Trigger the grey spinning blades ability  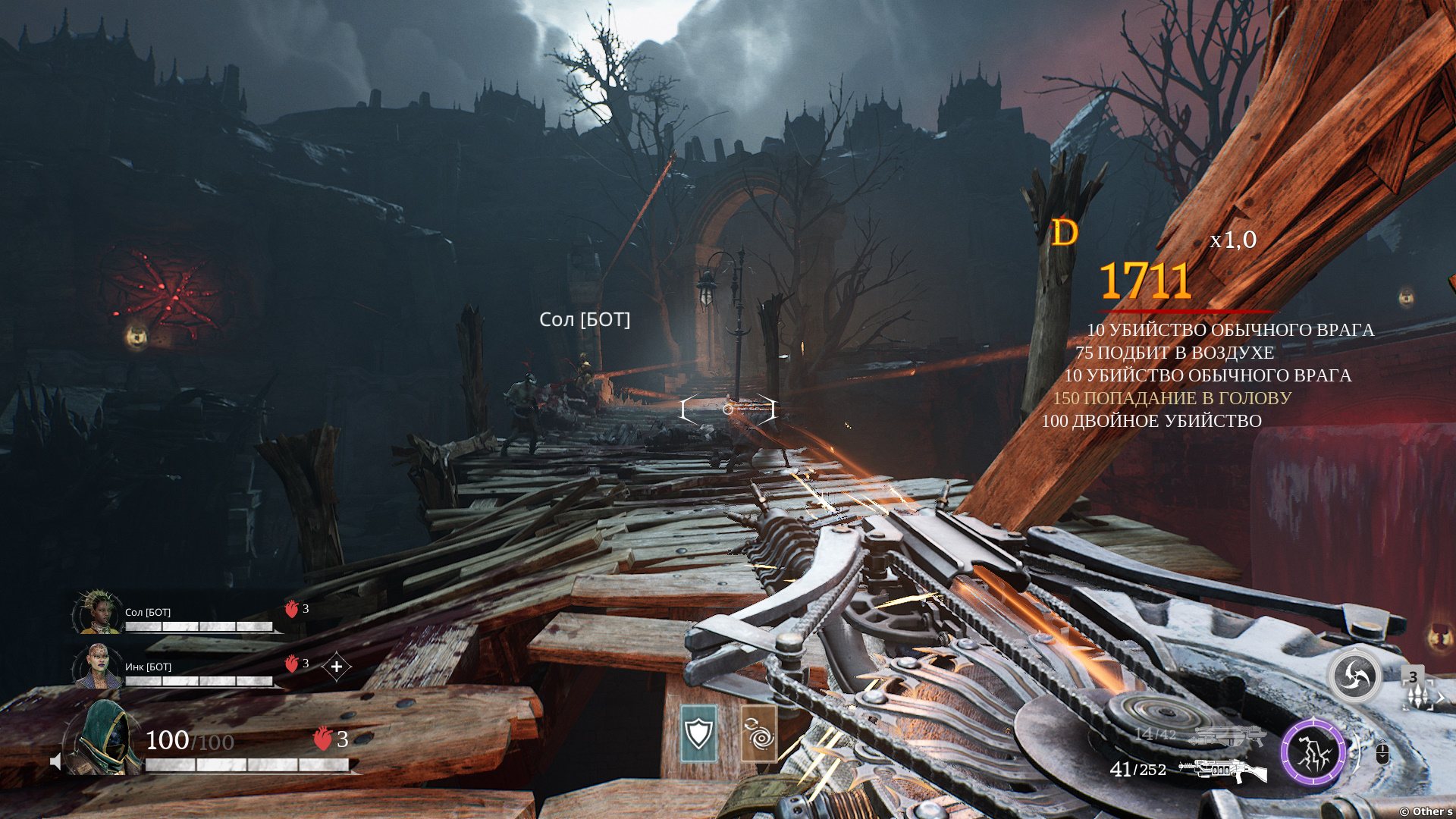tap(1355, 676)
